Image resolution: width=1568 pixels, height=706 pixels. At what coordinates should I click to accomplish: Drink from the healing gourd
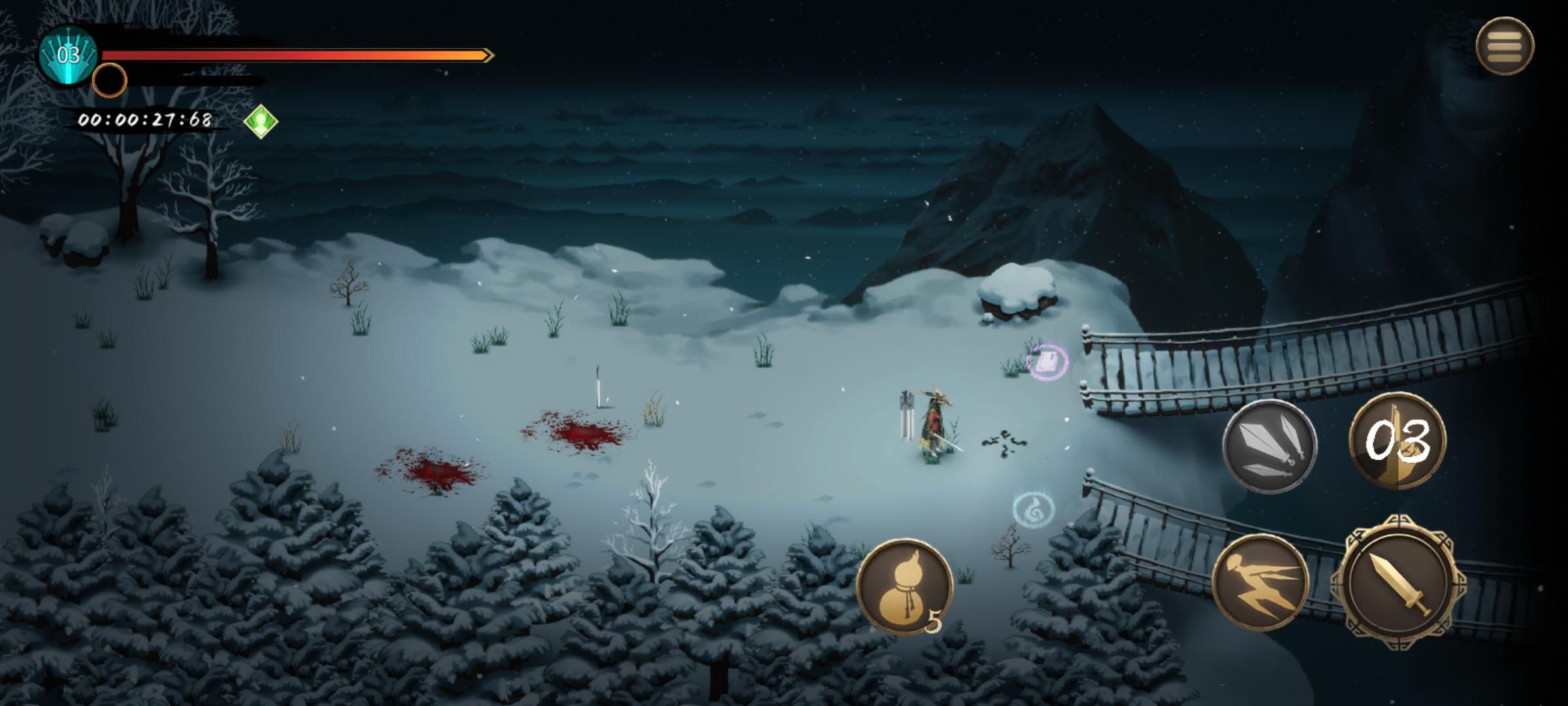(904, 586)
